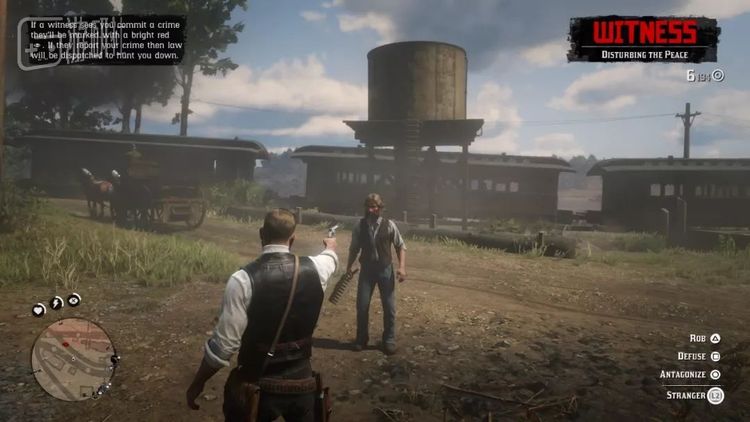The height and width of the screenshot is (422, 750).
Task: Select the heart health core icon
Action: coord(39,310)
